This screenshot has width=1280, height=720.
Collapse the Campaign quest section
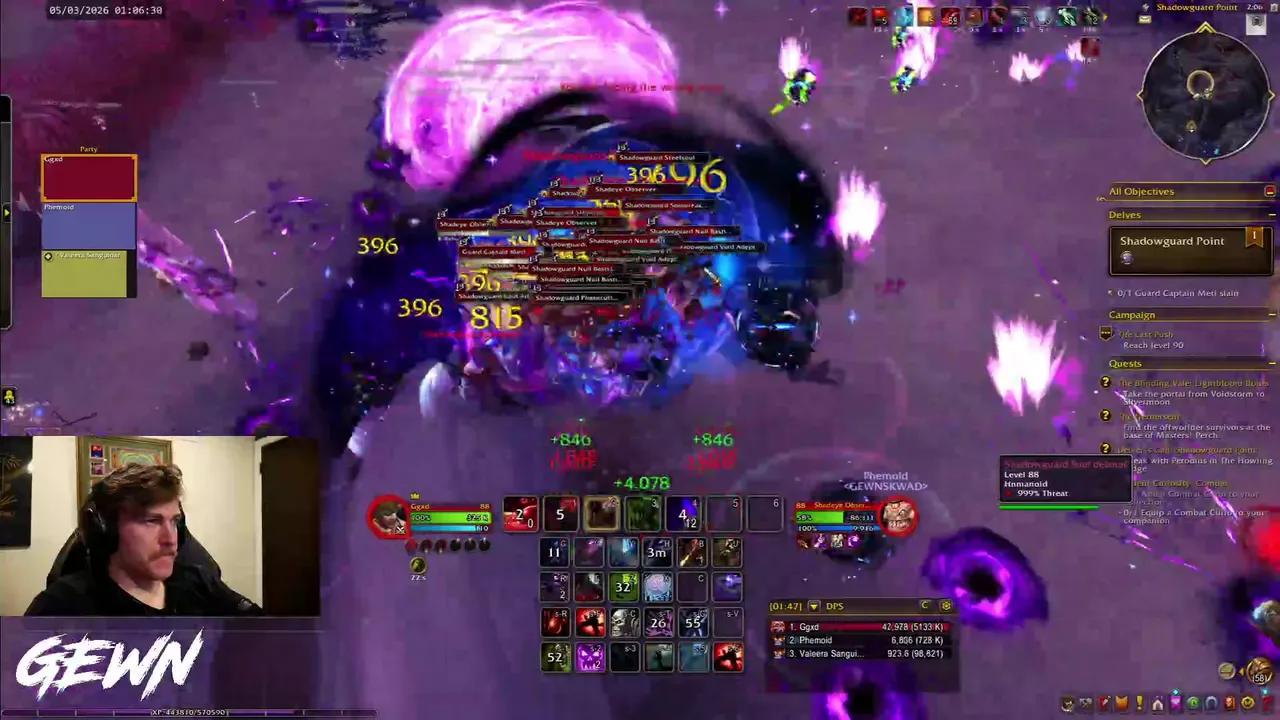click(1271, 314)
